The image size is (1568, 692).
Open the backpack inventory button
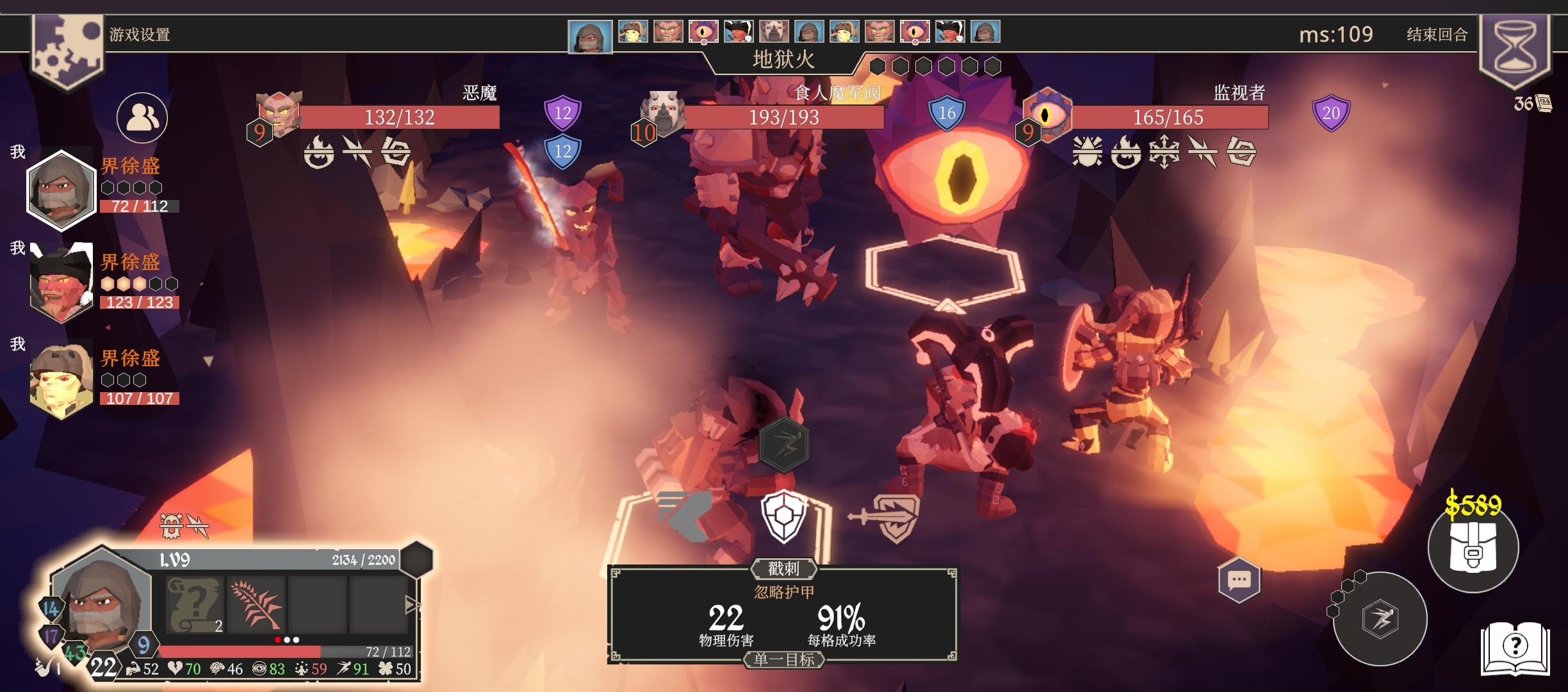click(x=1473, y=547)
